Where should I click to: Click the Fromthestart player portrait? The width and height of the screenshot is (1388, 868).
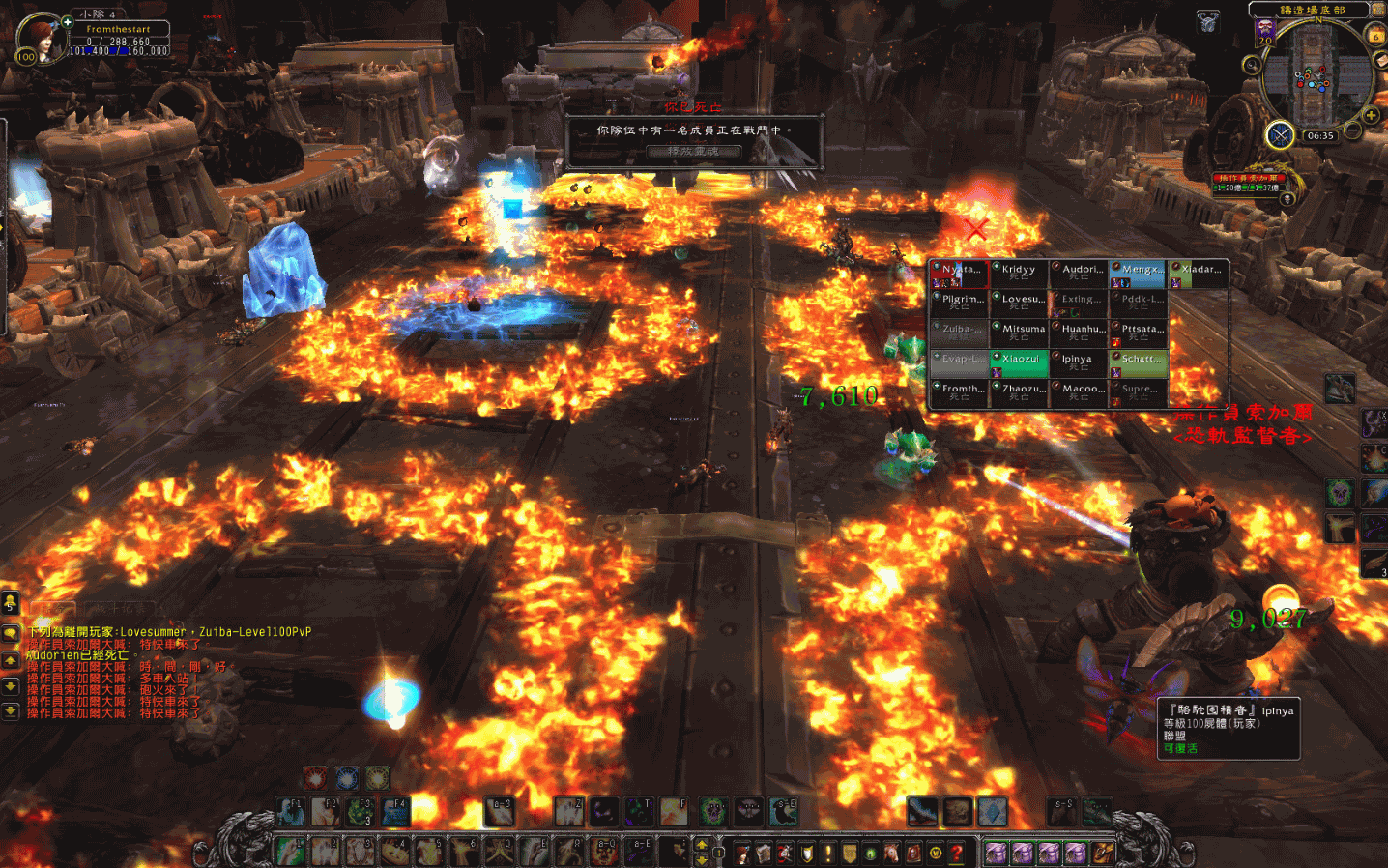click(x=43, y=39)
